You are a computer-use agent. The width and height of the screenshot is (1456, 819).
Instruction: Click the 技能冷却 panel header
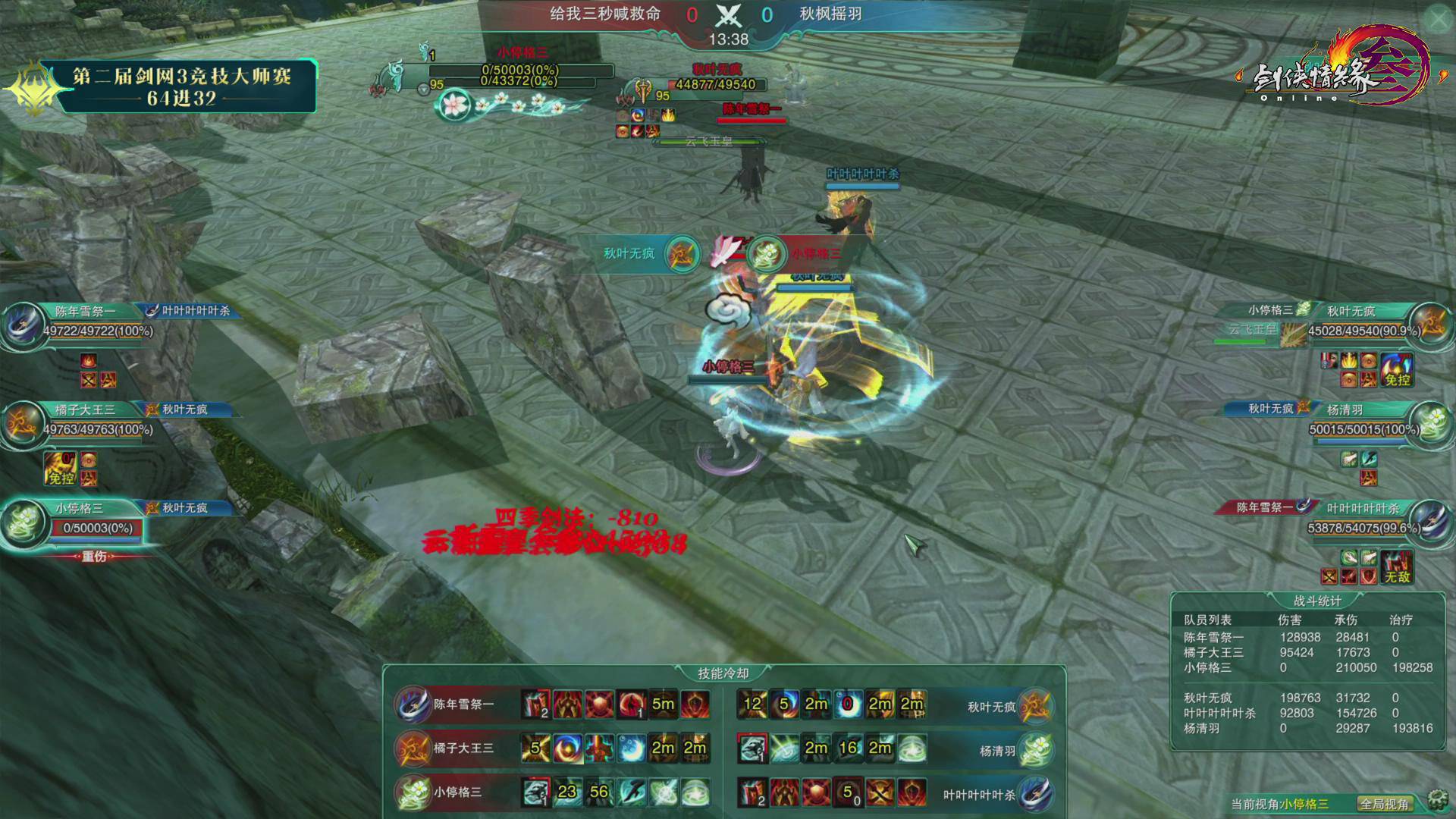723,673
